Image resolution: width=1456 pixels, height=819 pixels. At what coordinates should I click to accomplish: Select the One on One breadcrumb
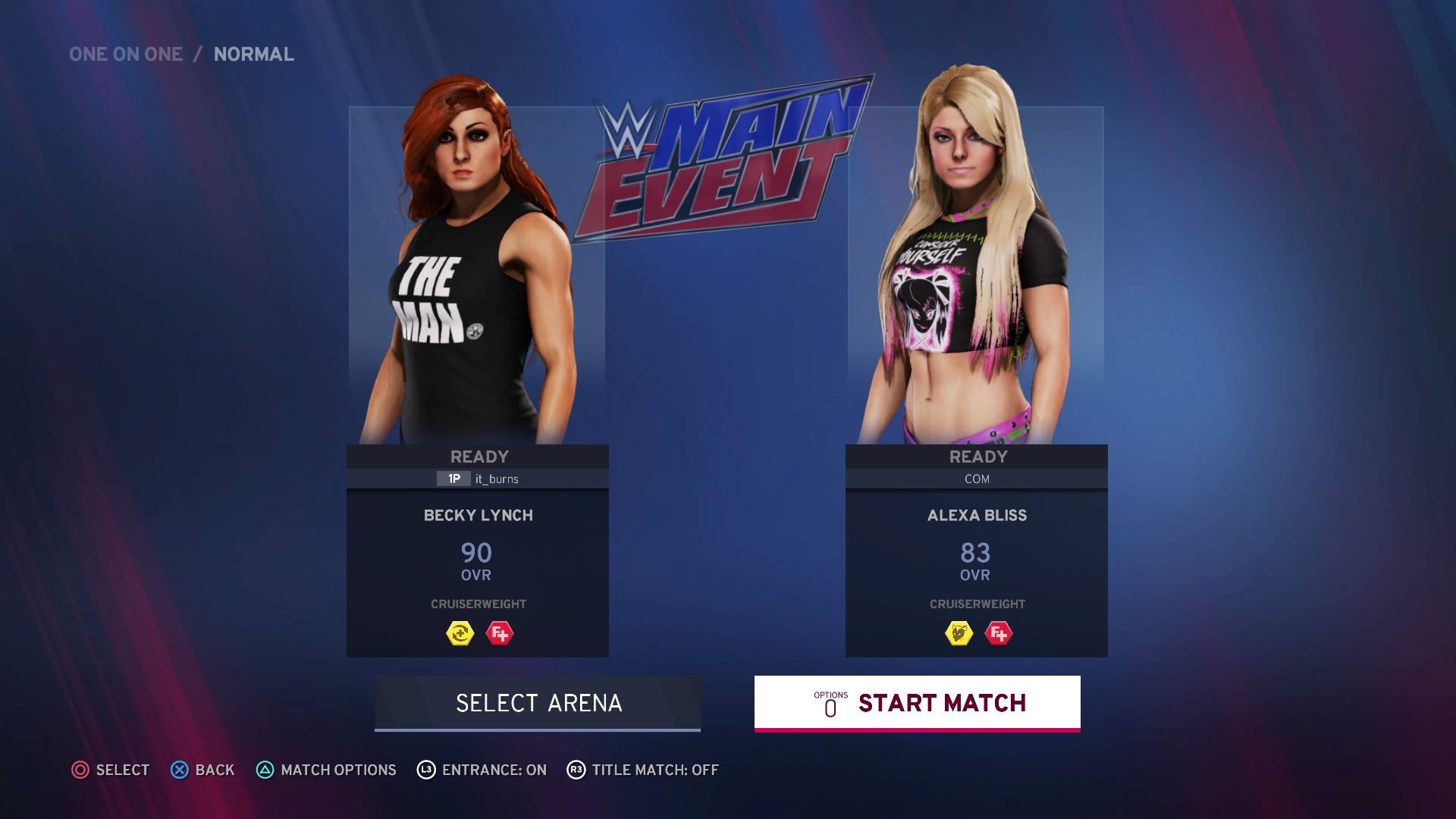(x=126, y=55)
